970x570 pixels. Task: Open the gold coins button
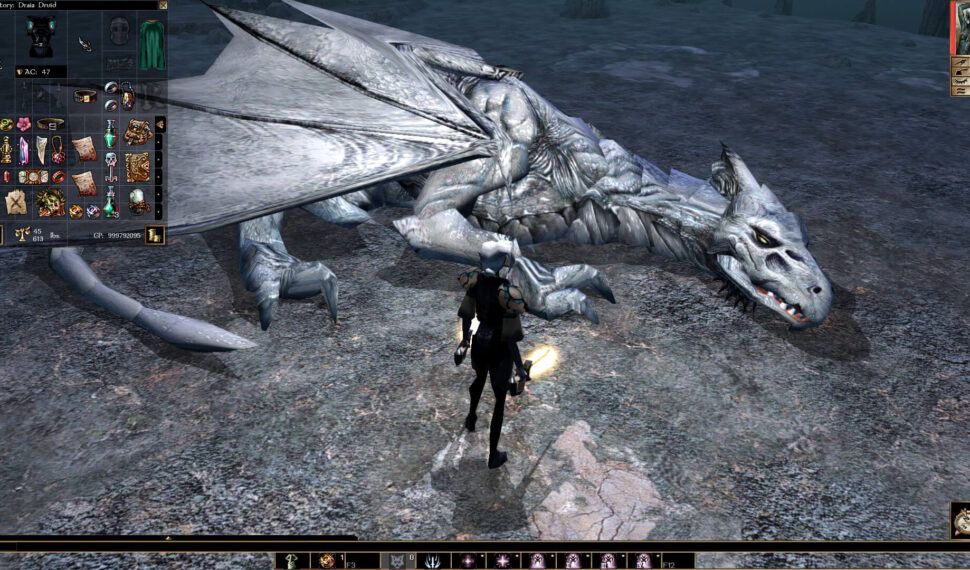click(154, 235)
